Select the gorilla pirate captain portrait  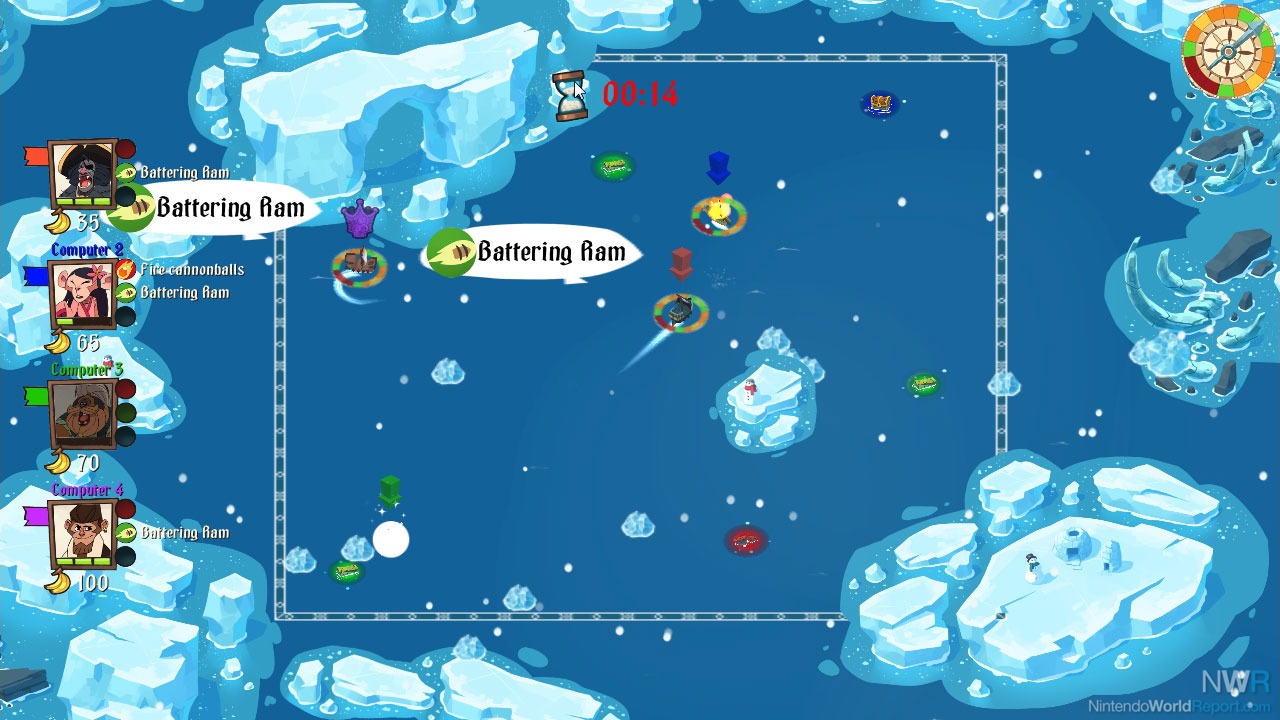[x=83, y=175]
